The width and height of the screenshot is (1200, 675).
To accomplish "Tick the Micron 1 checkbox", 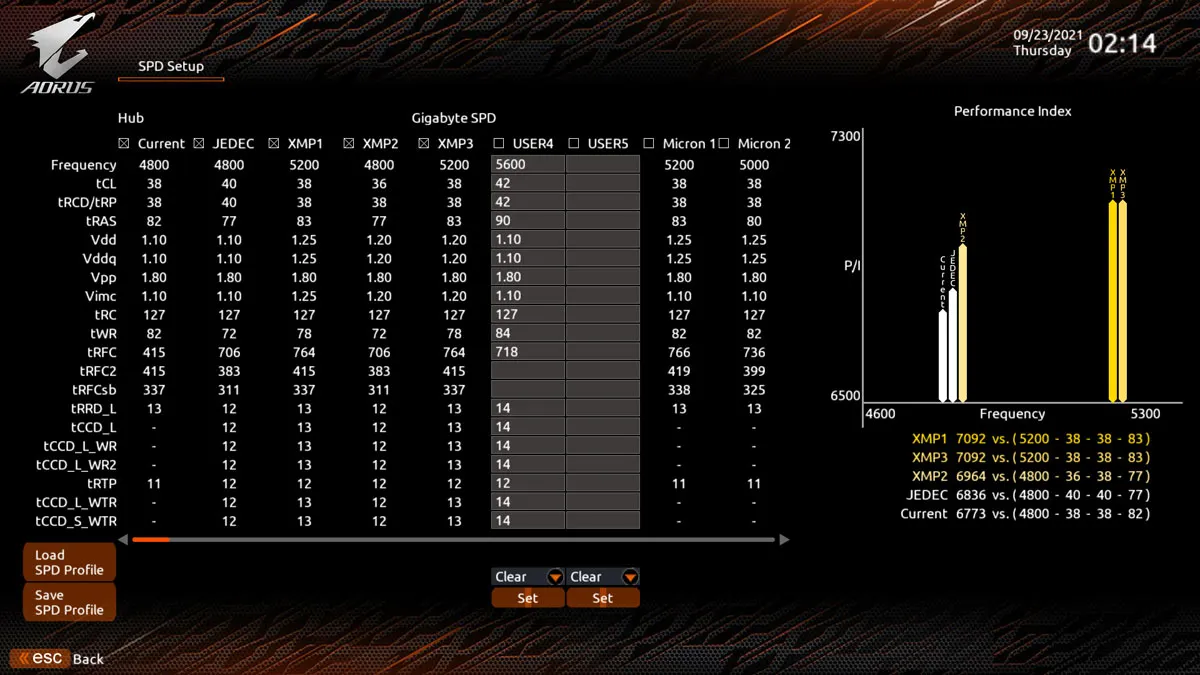I will point(649,144).
